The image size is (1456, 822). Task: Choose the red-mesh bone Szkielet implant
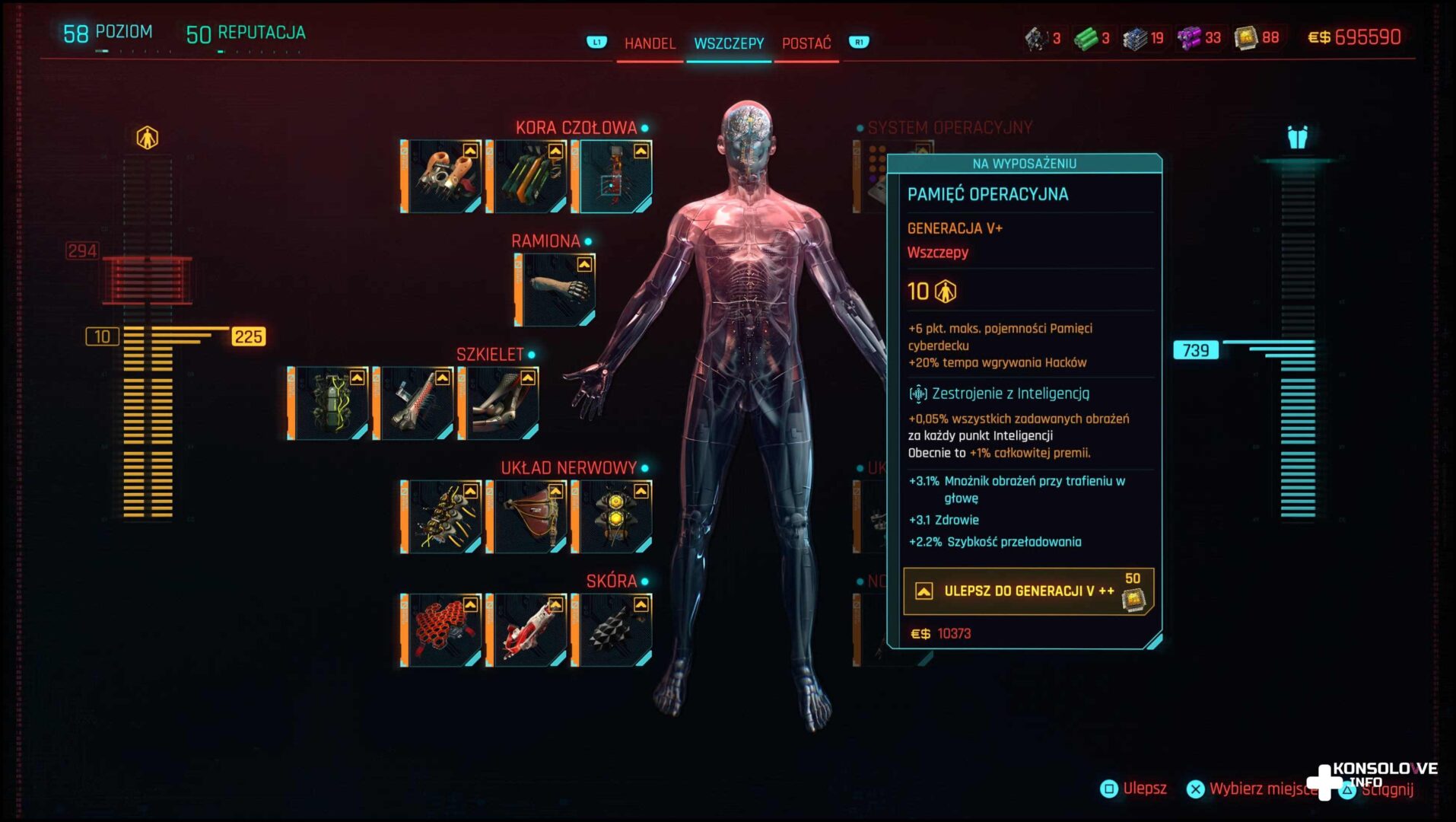pyautogui.click(x=414, y=403)
